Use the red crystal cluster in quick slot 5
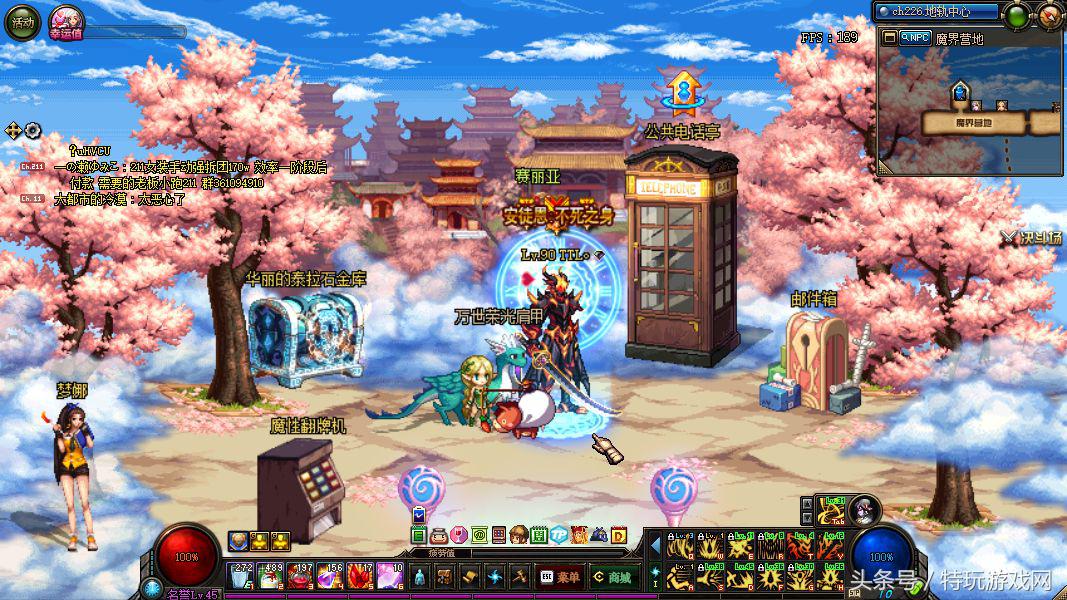This screenshot has height=600, width=1067. (x=360, y=577)
